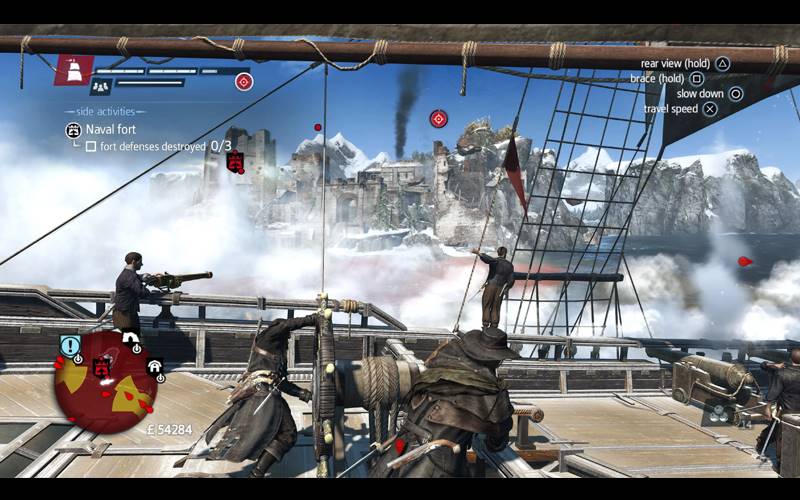This screenshot has height=500, width=800.
Task: Click the red target icon beside ship bars
Action: pos(244,82)
